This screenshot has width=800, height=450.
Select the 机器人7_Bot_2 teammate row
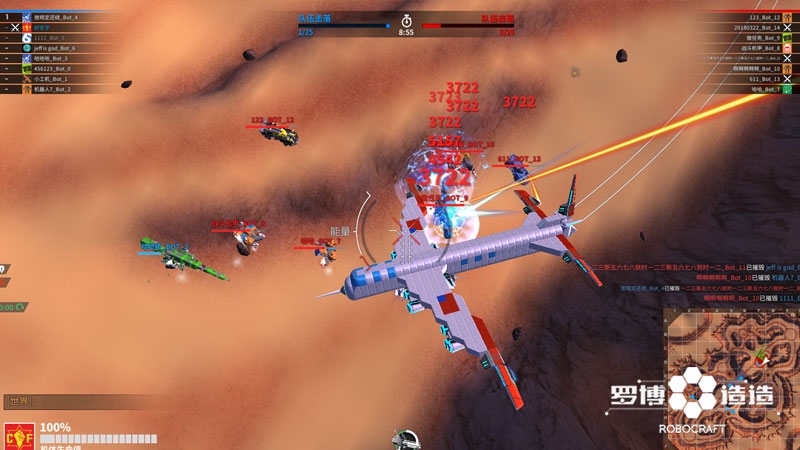tap(58, 89)
